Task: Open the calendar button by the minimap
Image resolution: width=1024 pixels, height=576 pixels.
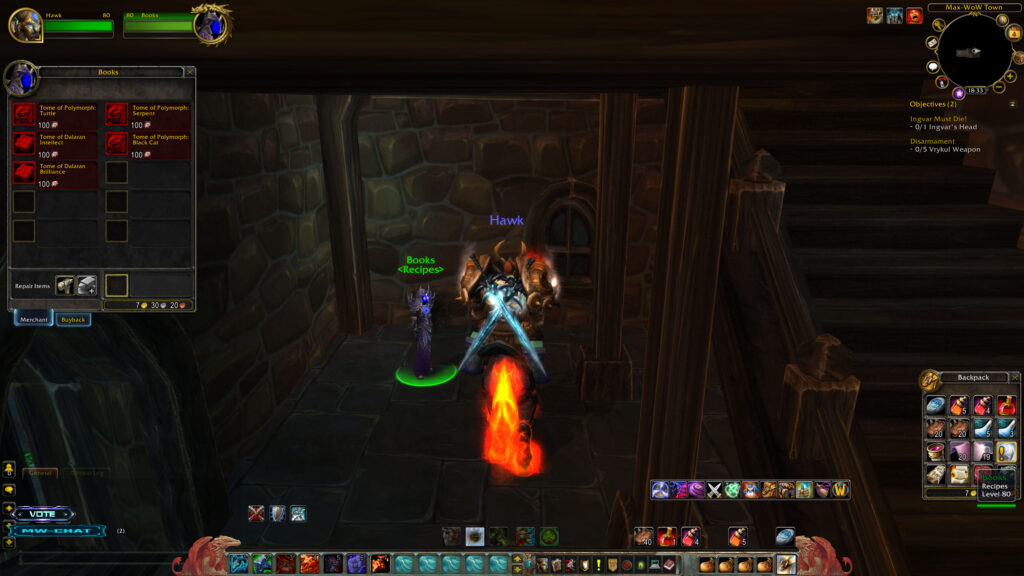Action: tap(1017, 32)
